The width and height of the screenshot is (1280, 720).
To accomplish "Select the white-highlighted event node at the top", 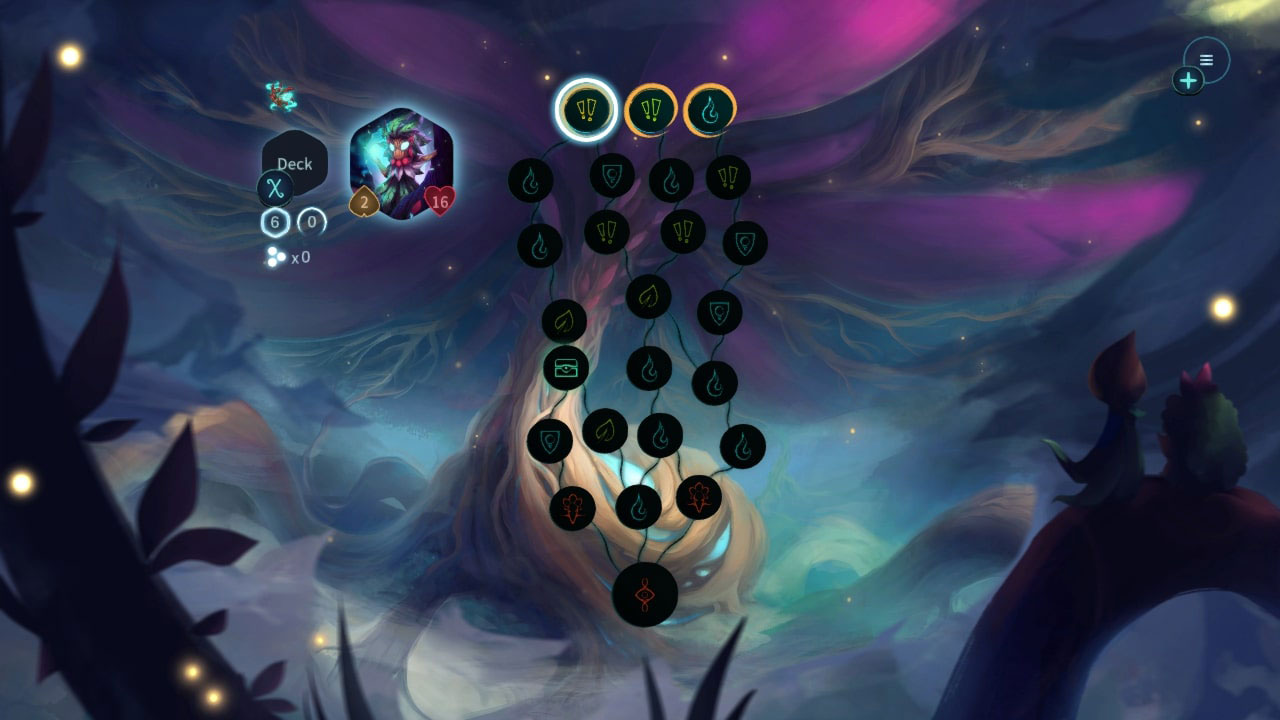I will coord(586,109).
